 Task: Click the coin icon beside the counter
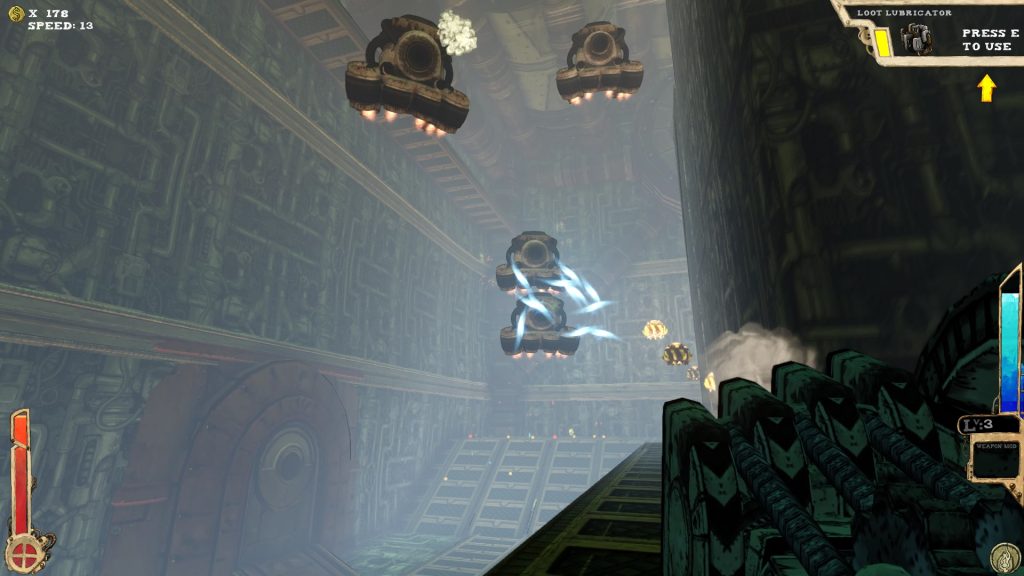(16, 13)
